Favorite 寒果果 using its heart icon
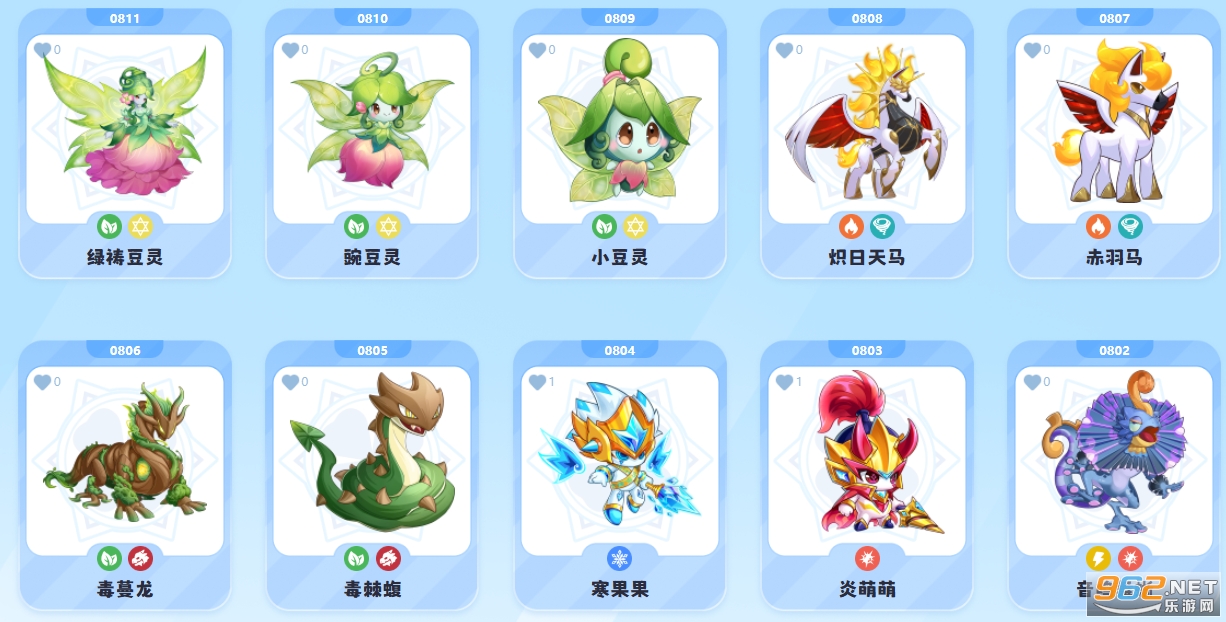 click(x=537, y=382)
